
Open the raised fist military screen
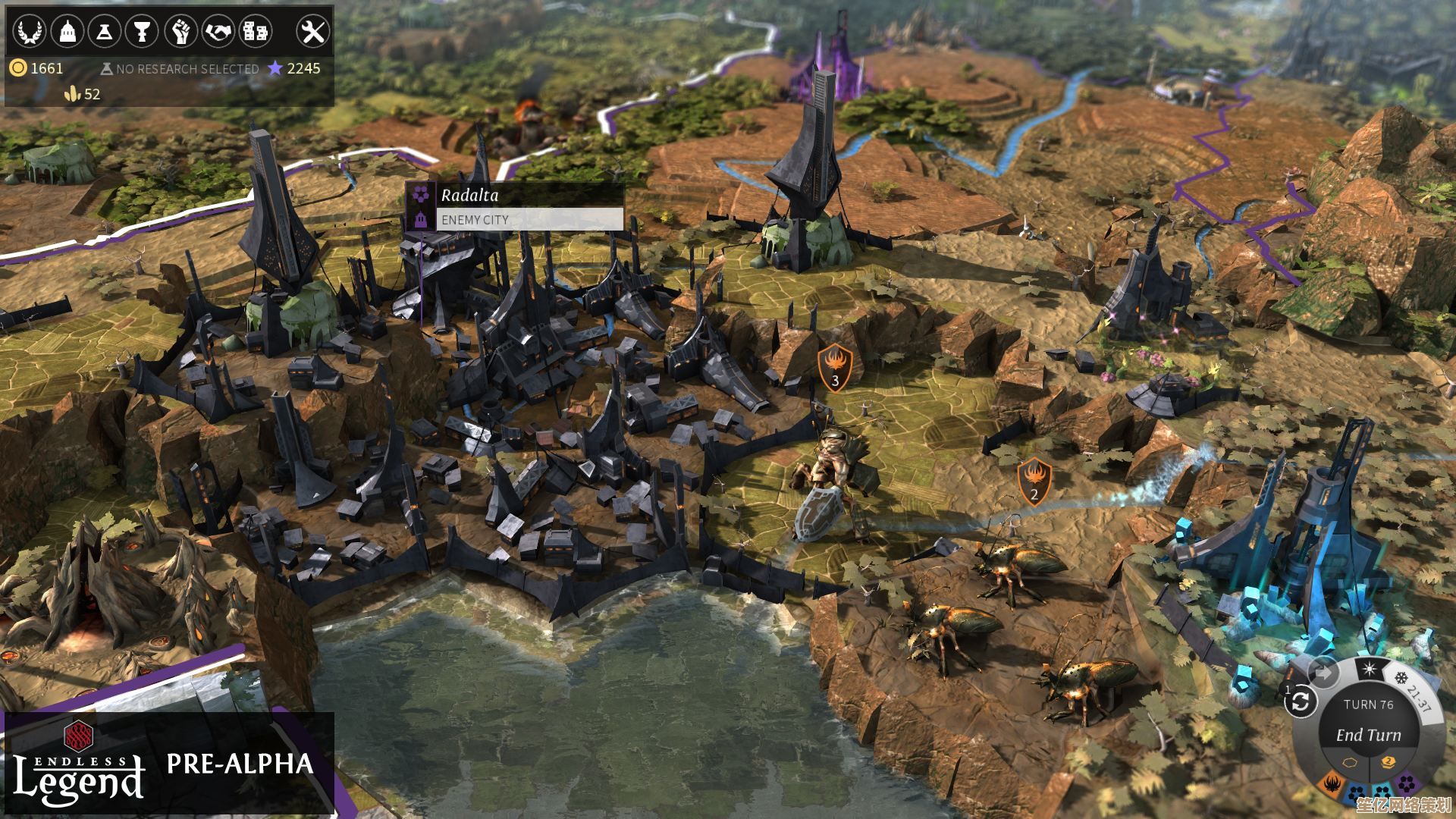pyautogui.click(x=180, y=31)
